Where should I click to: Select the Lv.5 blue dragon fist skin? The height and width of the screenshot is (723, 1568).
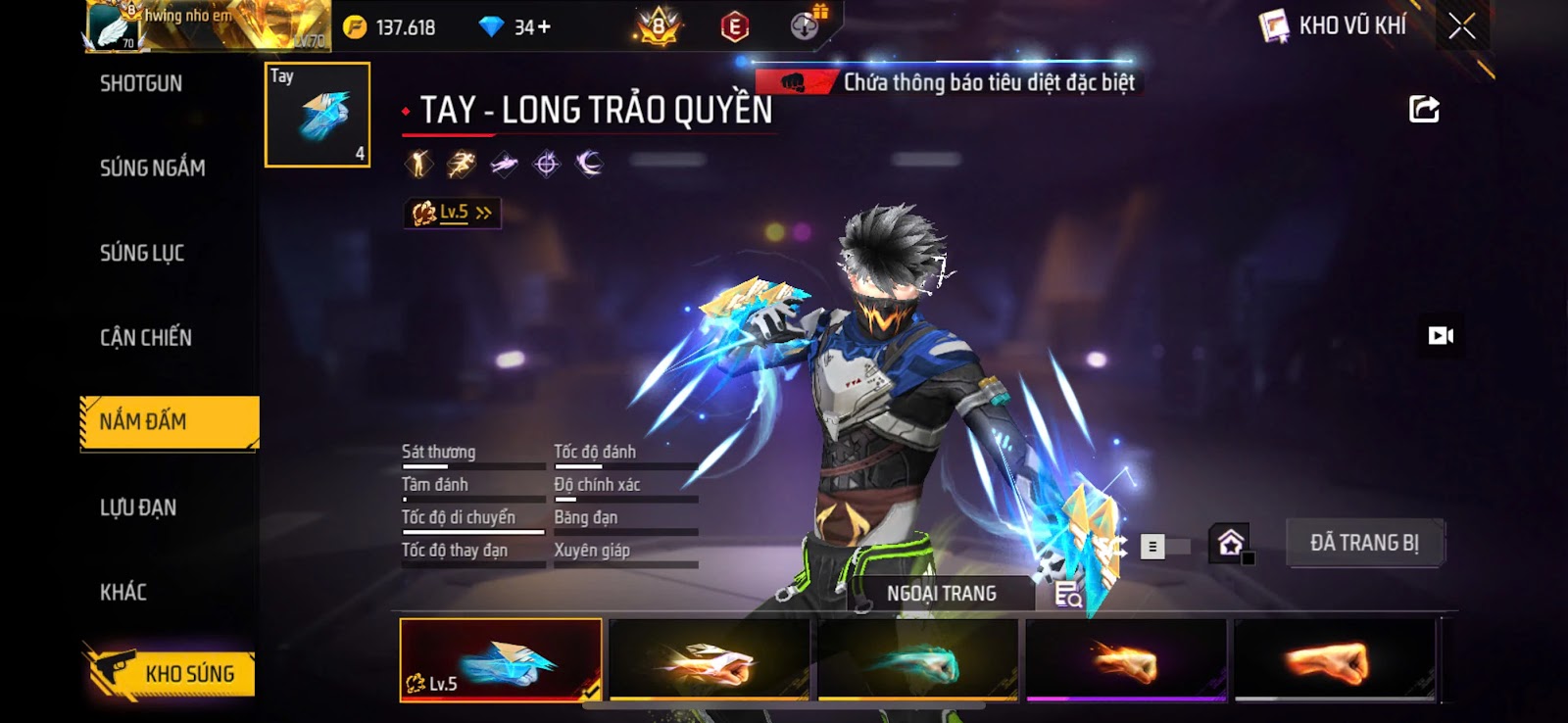[501, 660]
